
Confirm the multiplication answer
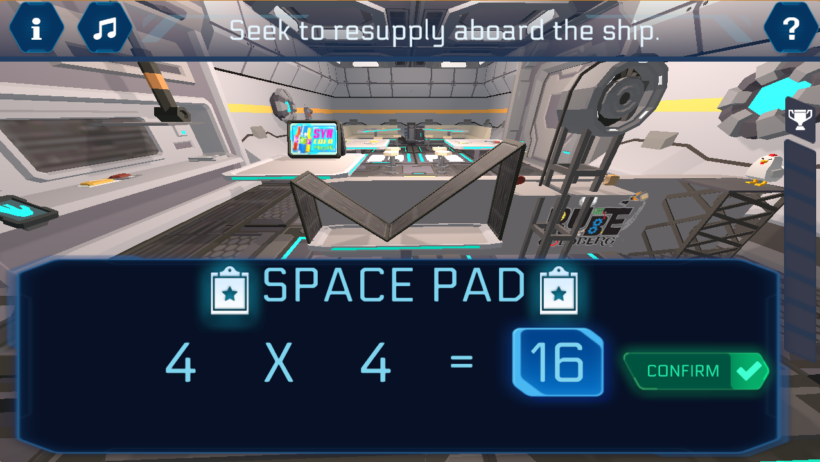coord(696,371)
